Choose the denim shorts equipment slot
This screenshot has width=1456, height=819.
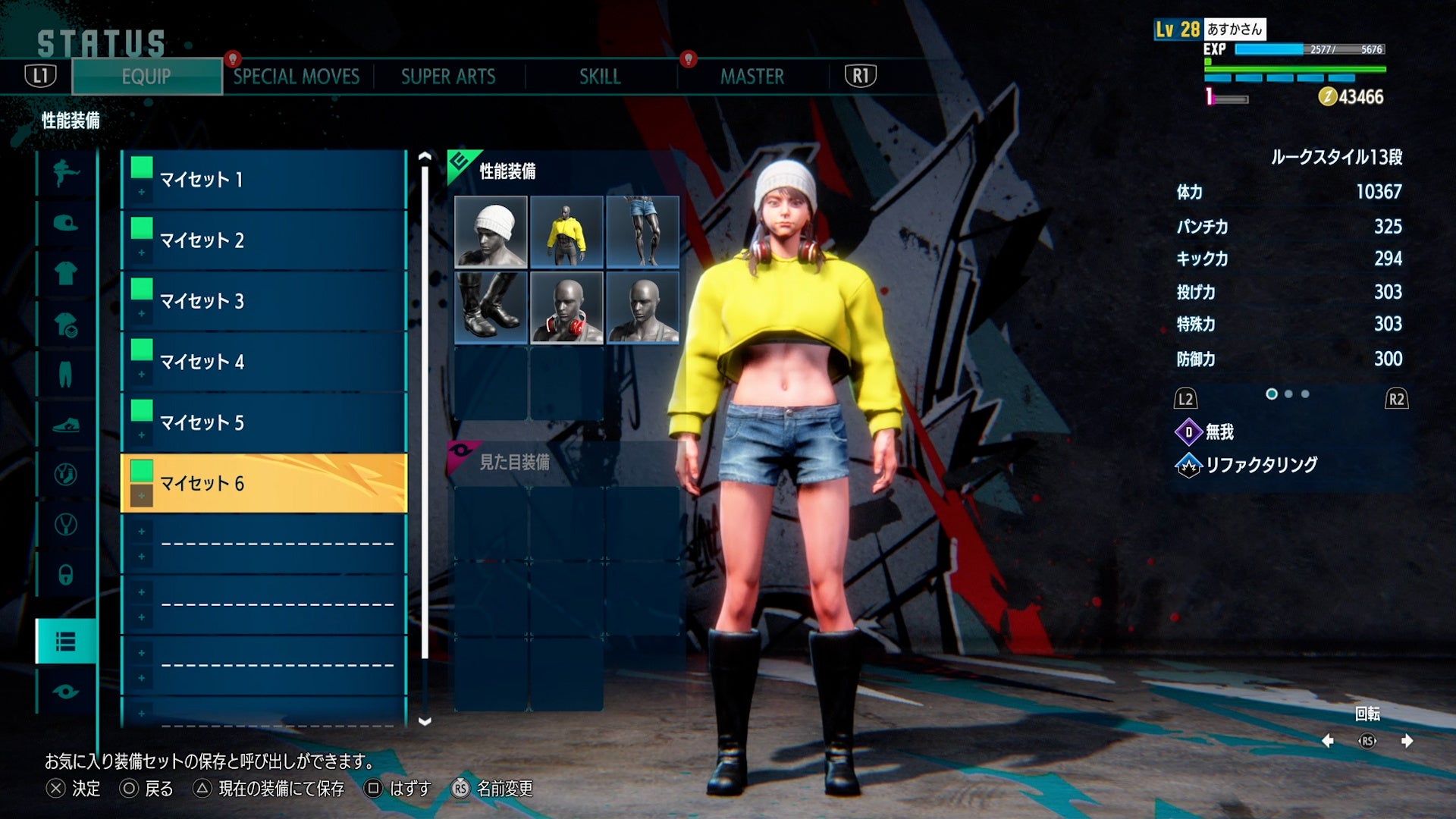click(642, 231)
